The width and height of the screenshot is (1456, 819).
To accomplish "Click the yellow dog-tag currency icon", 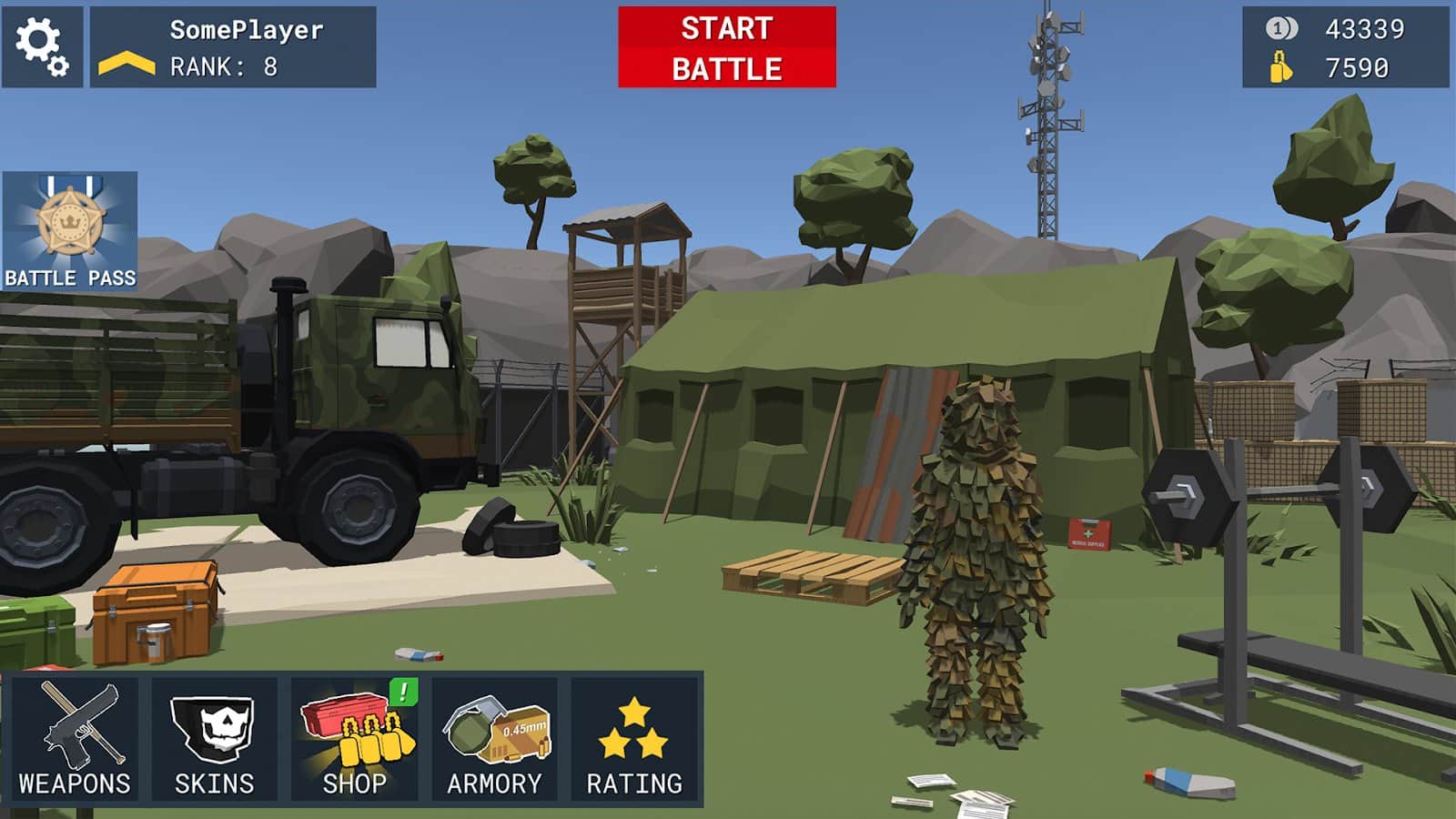I will click(1282, 66).
